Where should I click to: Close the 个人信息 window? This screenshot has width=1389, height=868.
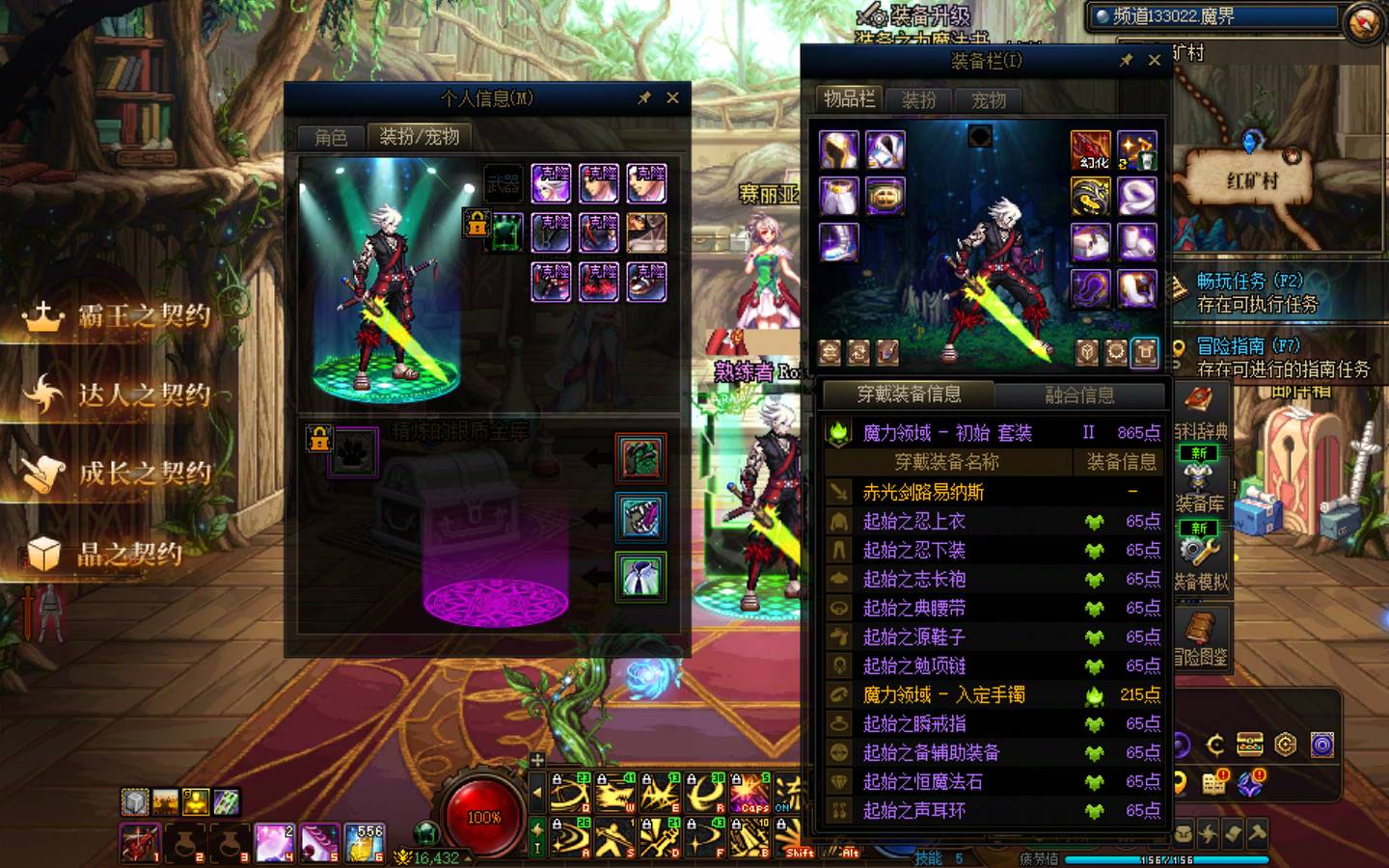click(x=672, y=97)
